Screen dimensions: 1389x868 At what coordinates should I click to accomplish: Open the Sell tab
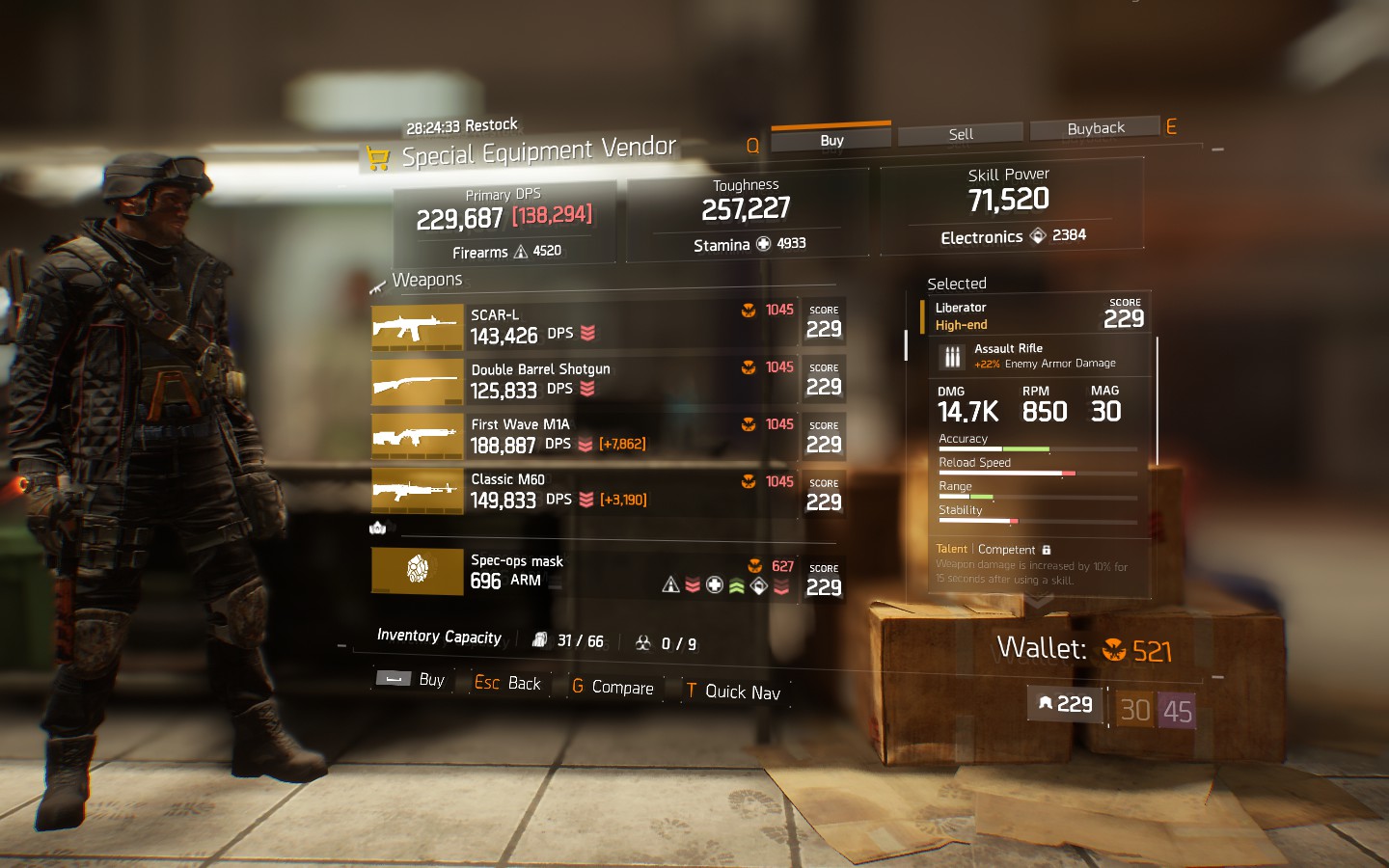(960, 134)
